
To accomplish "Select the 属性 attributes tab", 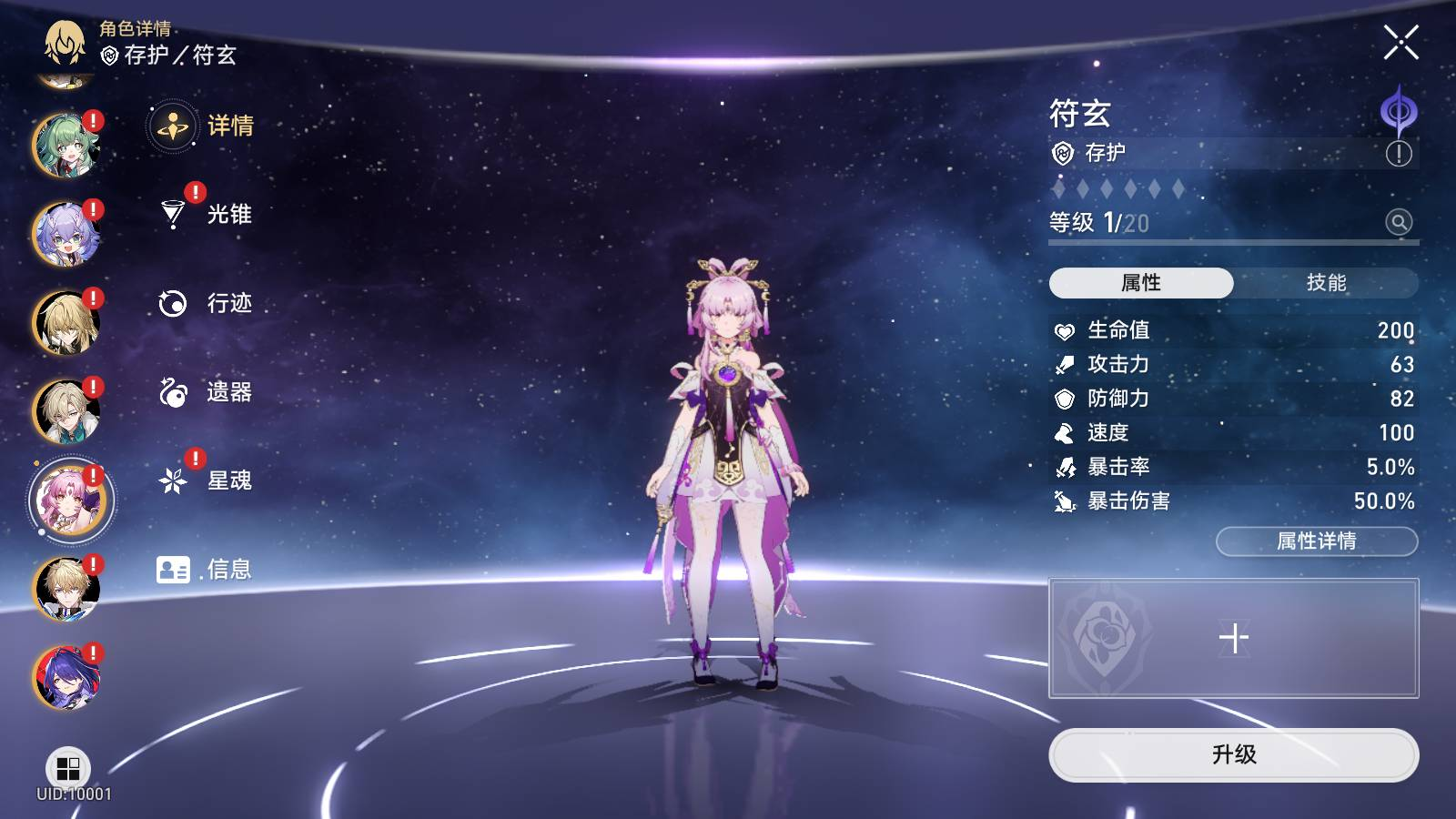I will [1141, 283].
